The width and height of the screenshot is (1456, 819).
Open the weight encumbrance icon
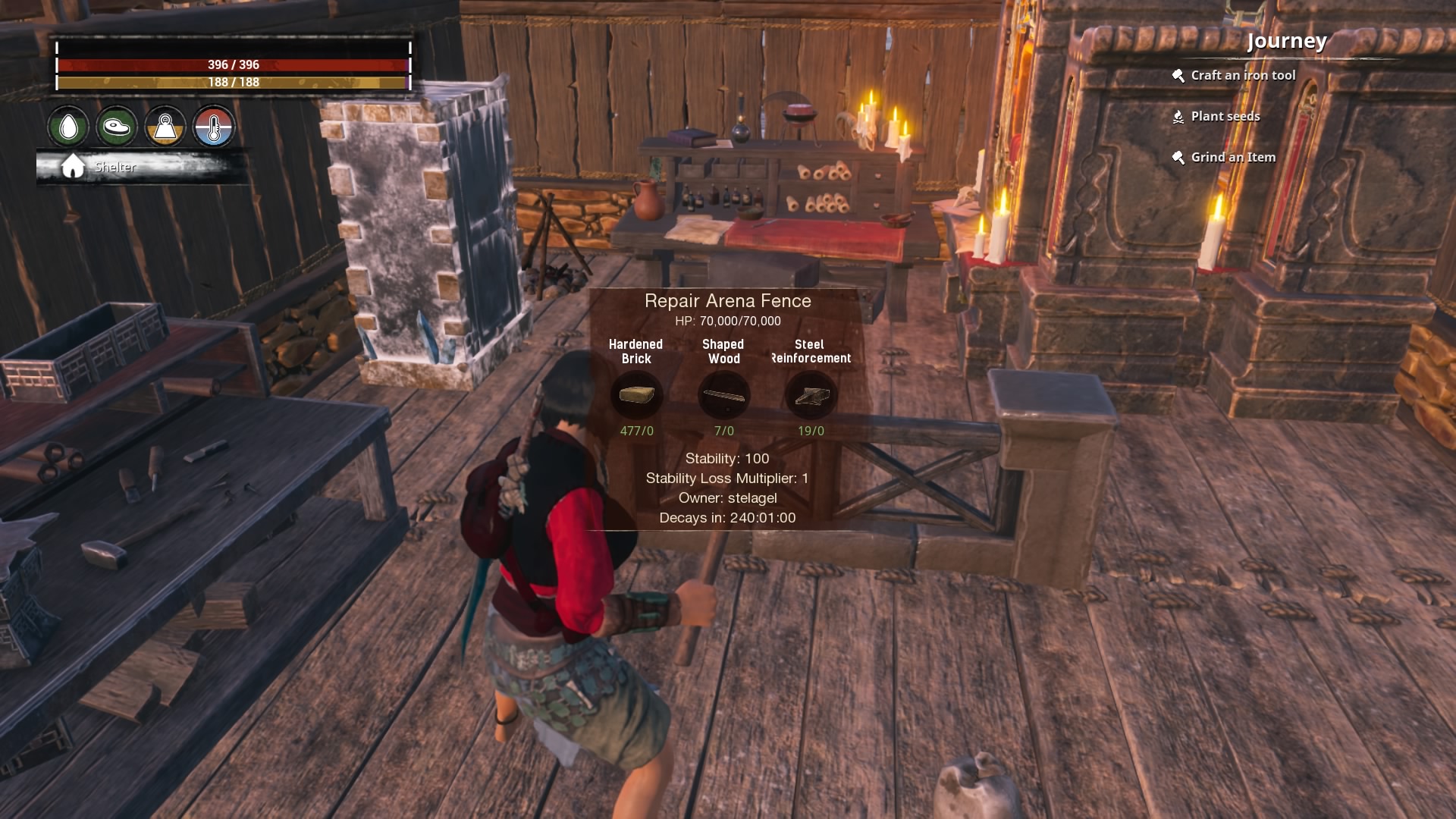pos(165,127)
